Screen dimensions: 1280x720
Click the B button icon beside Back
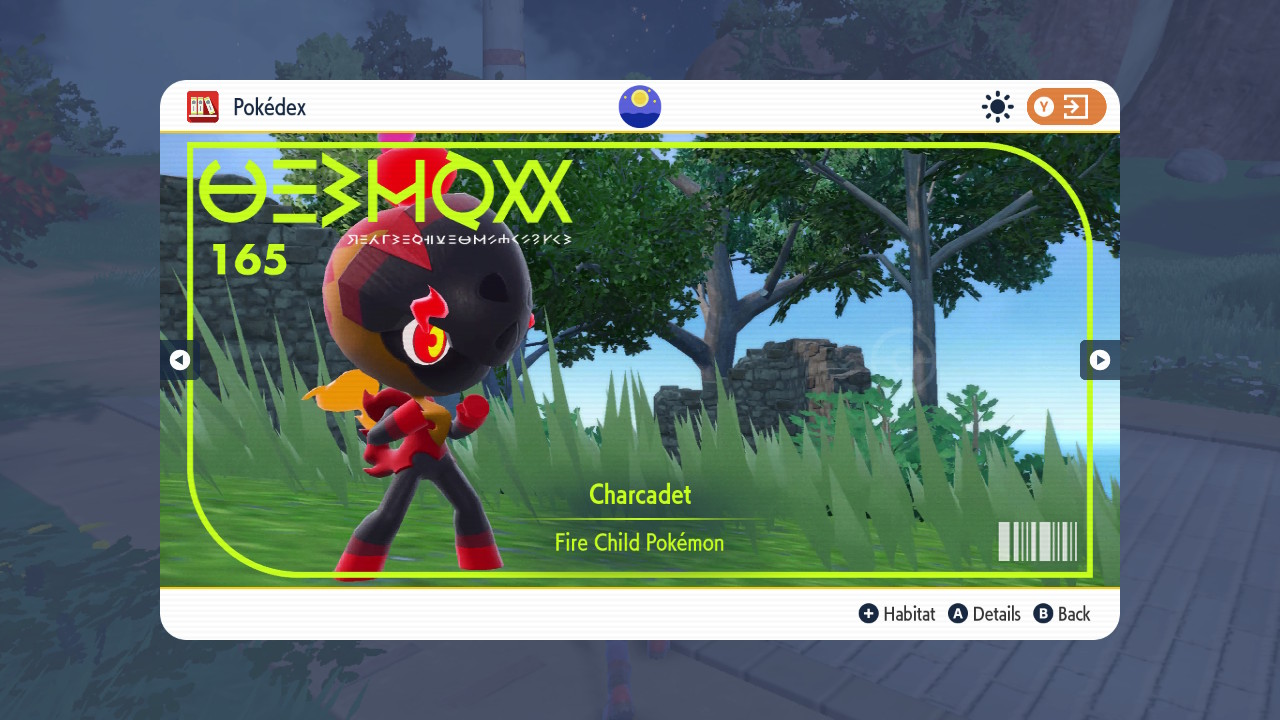[x=1043, y=613]
